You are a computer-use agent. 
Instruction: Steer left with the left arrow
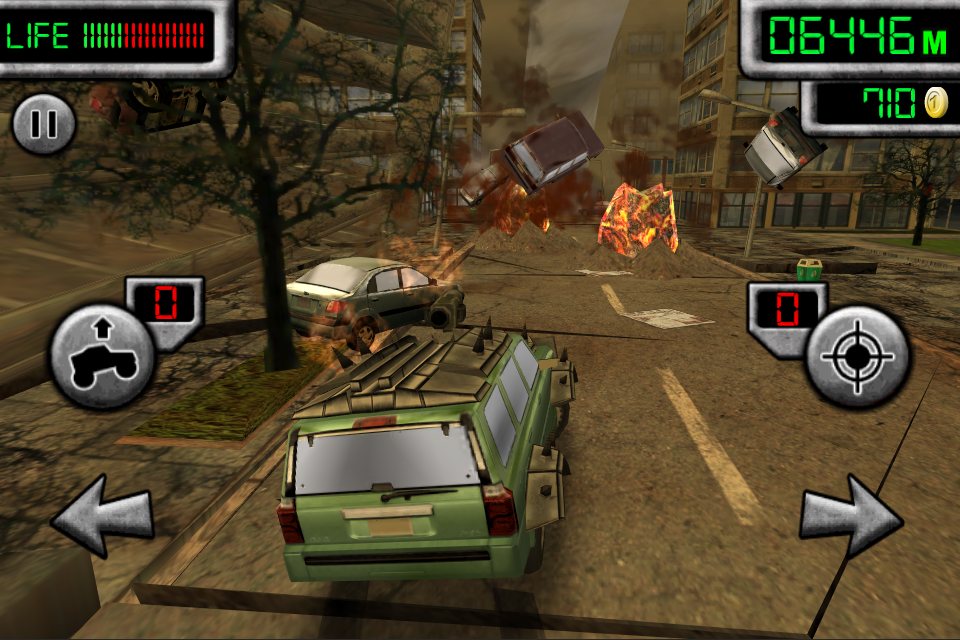tap(102, 516)
